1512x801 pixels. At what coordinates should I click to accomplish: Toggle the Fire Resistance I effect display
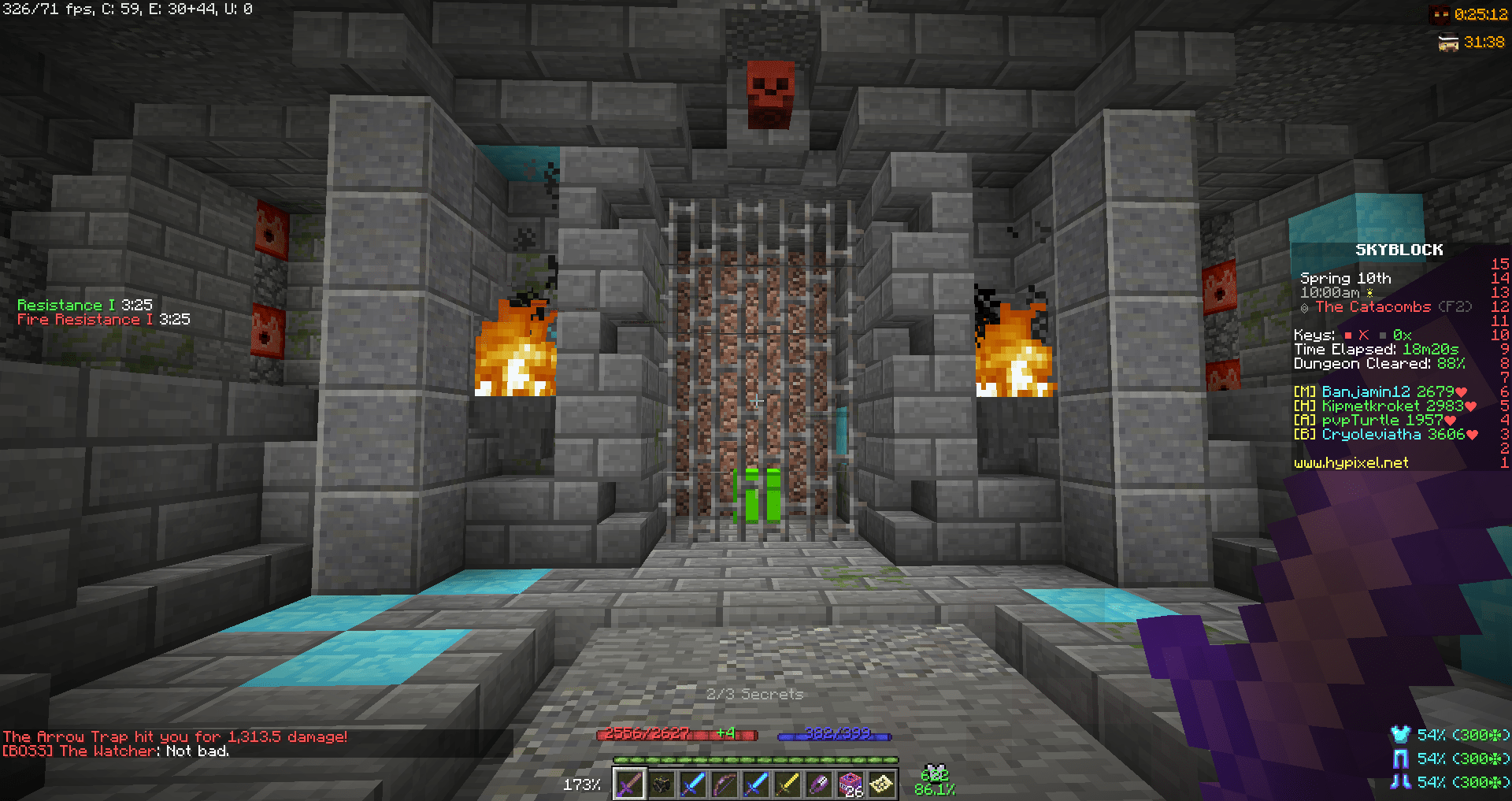[103, 320]
